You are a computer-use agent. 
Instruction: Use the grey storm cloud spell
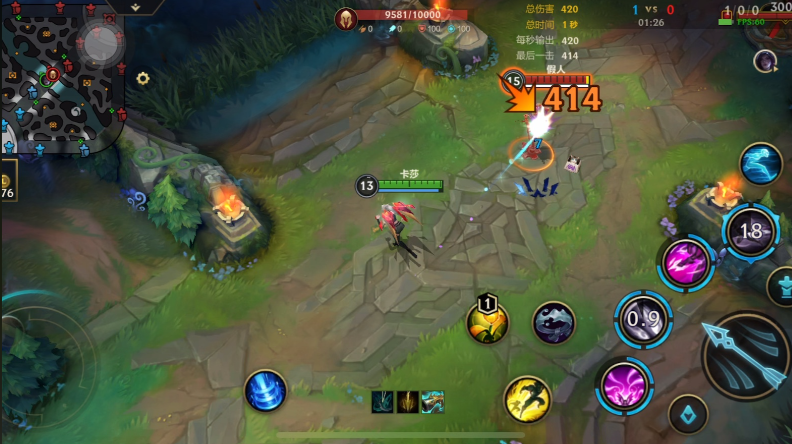click(x=553, y=322)
